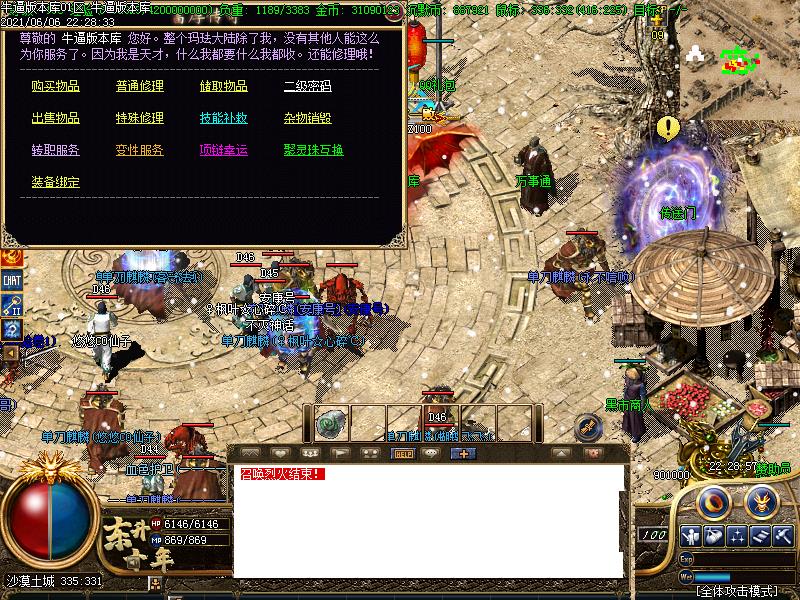This screenshot has height=600, width=800.
Task: Choose 购买物品 in the NPC menu
Action: click(55, 87)
